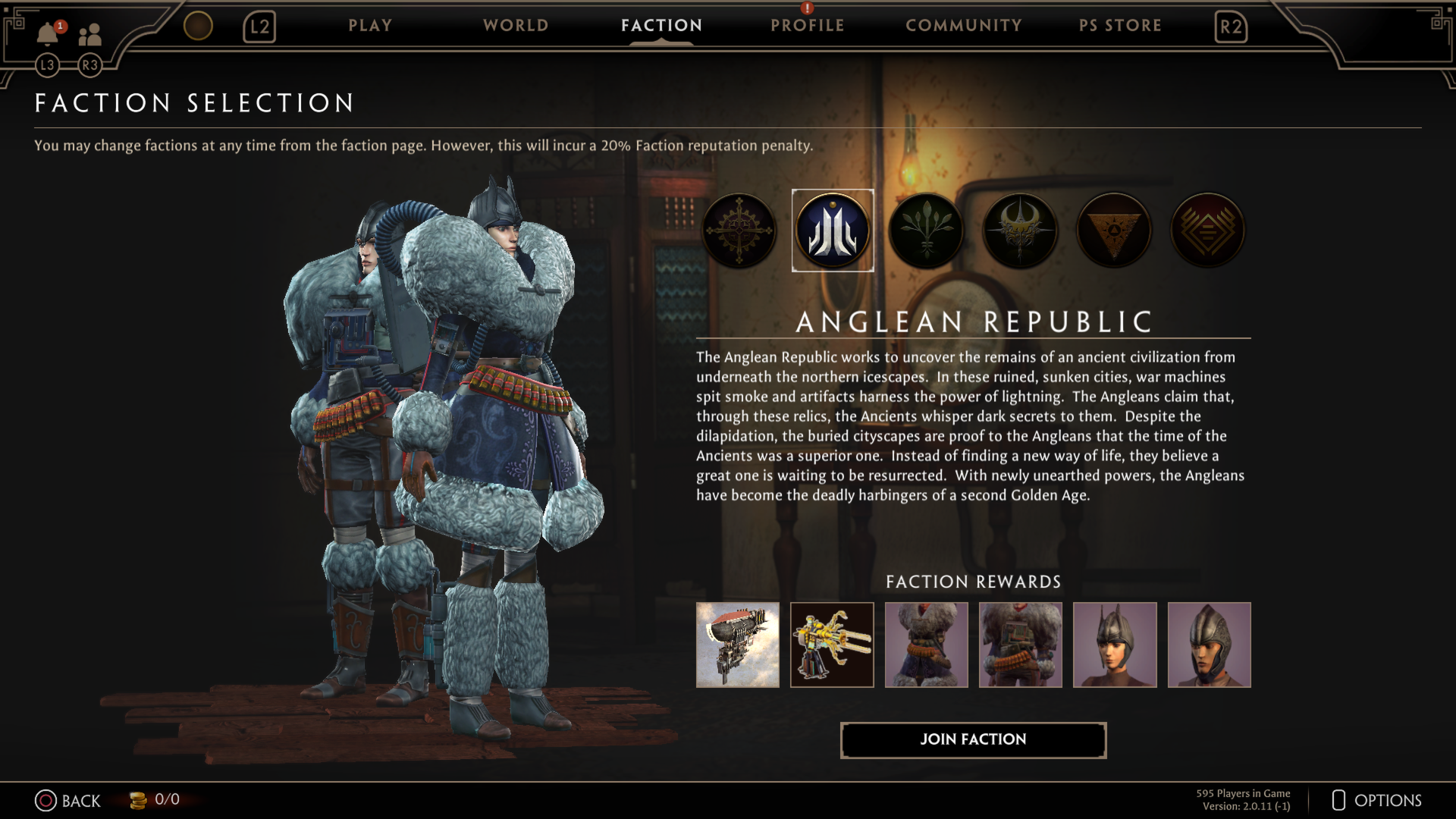Select the highlighted Anglean Republic emblem

[x=833, y=230]
